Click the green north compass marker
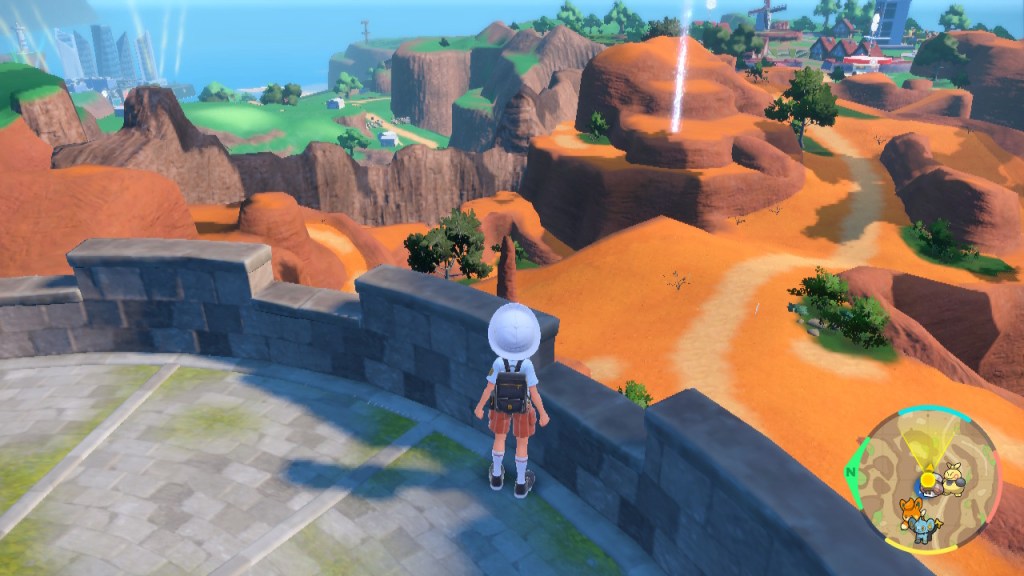Screen dimensions: 1024x576 pos(852,472)
